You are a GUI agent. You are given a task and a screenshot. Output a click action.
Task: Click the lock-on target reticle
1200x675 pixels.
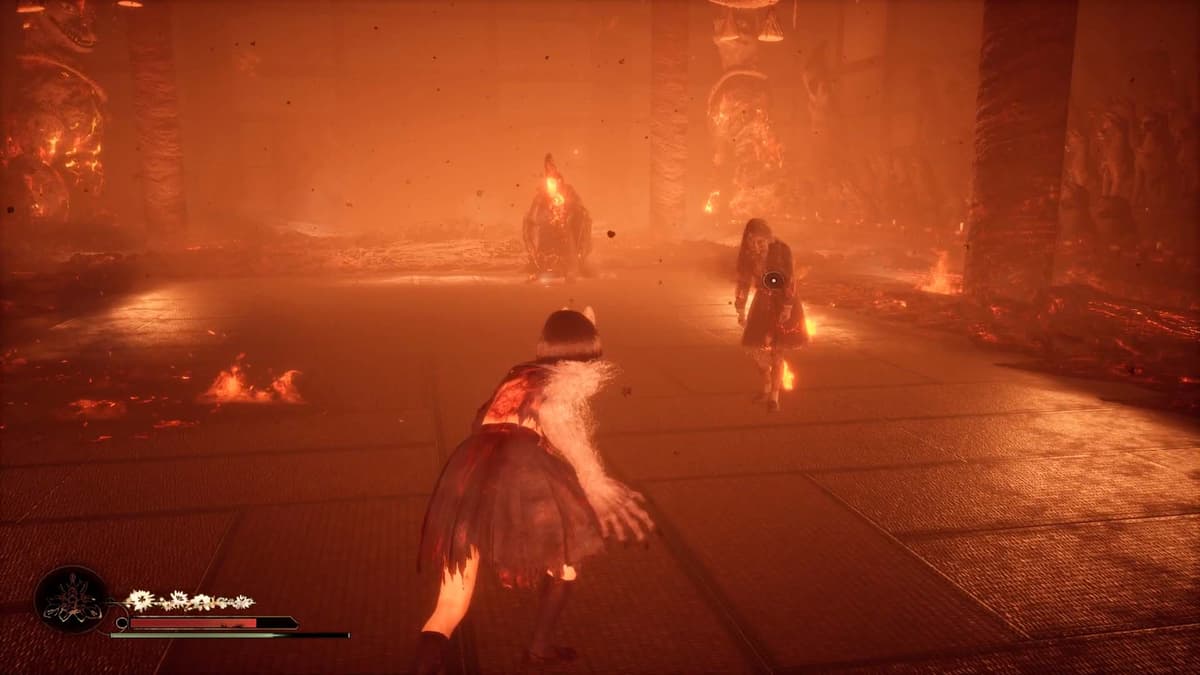point(771,281)
